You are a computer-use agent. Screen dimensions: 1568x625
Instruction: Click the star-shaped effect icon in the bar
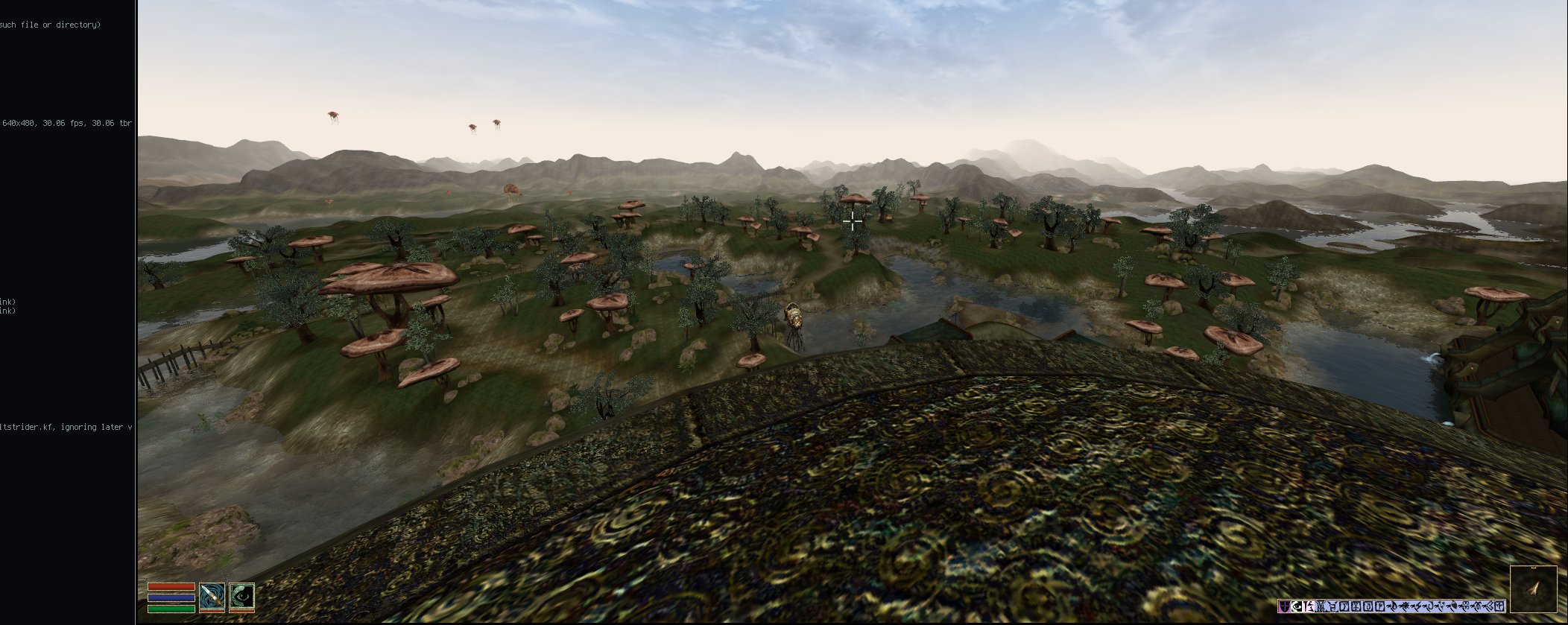pyautogui.click(x=1406, y=606)
